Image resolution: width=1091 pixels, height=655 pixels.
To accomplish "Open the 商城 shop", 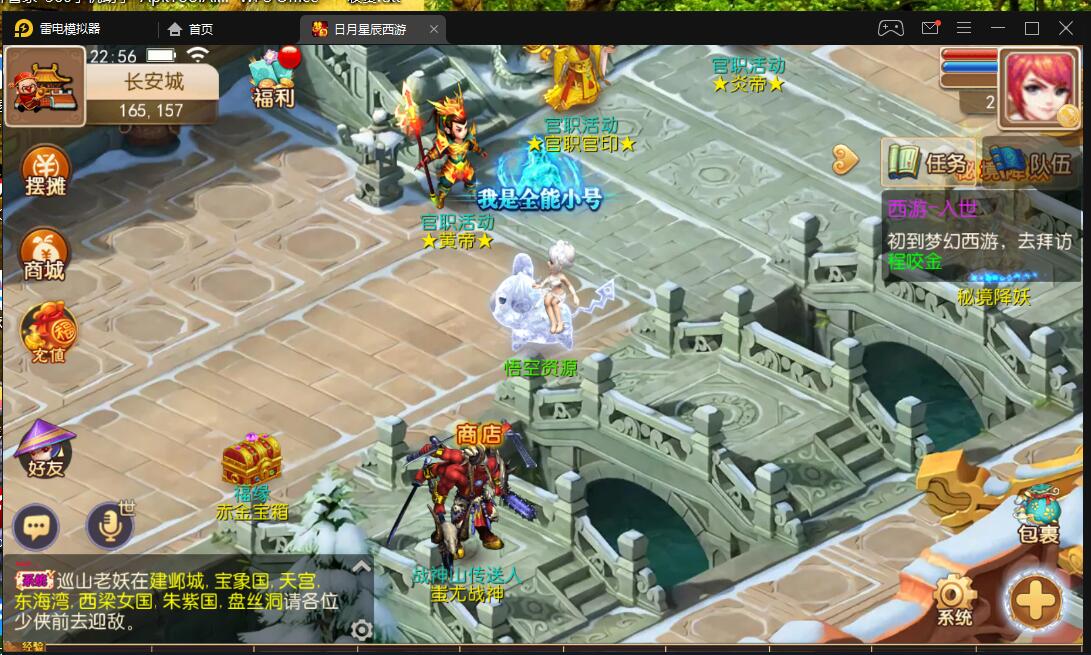I will pos(45,254).
